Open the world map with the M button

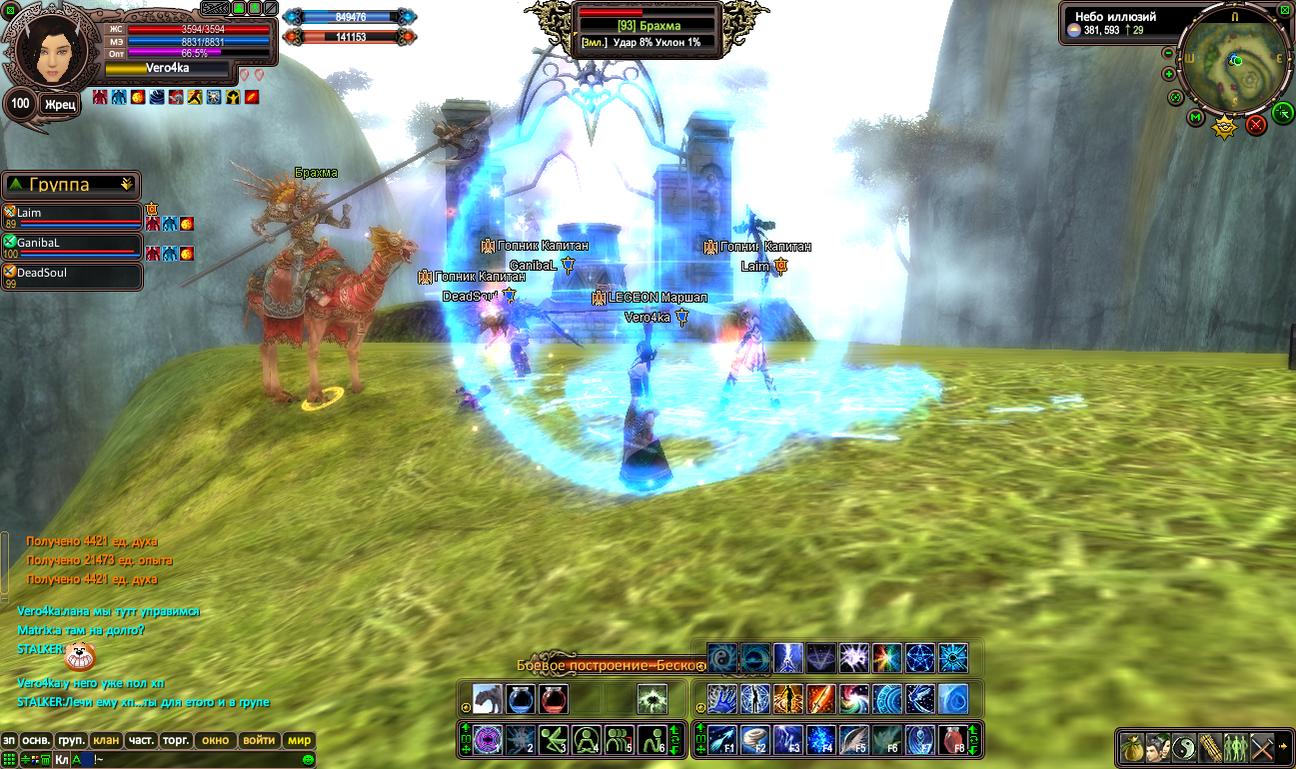[x=1195, y=118]
